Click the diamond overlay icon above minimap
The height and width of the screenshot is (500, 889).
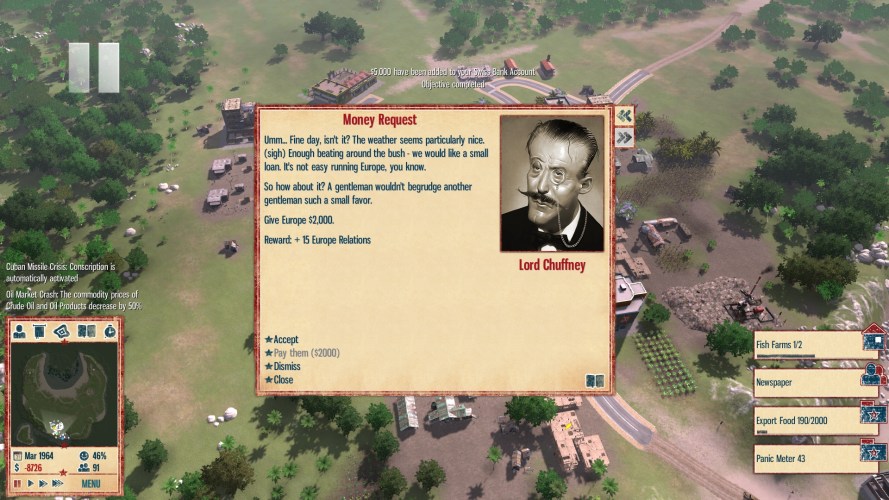pos(61,331)
